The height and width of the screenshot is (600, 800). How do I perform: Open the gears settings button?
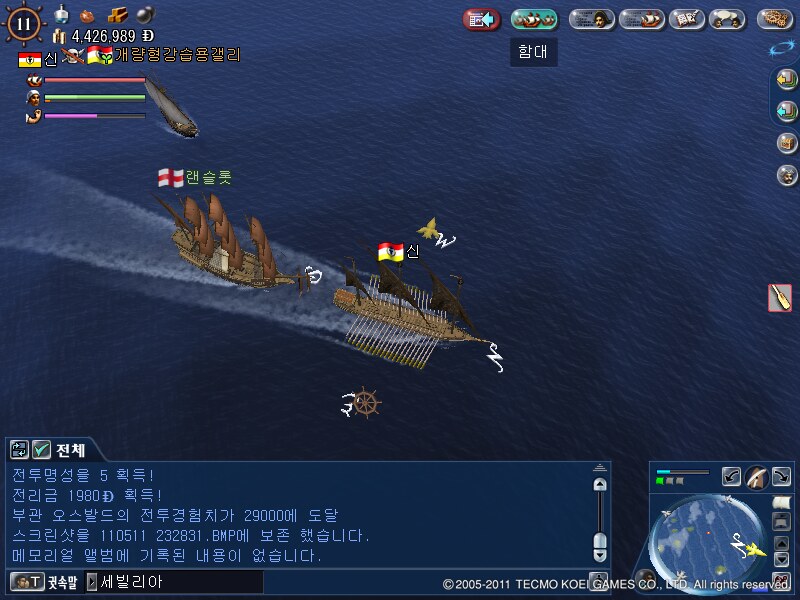coord(775,19)
